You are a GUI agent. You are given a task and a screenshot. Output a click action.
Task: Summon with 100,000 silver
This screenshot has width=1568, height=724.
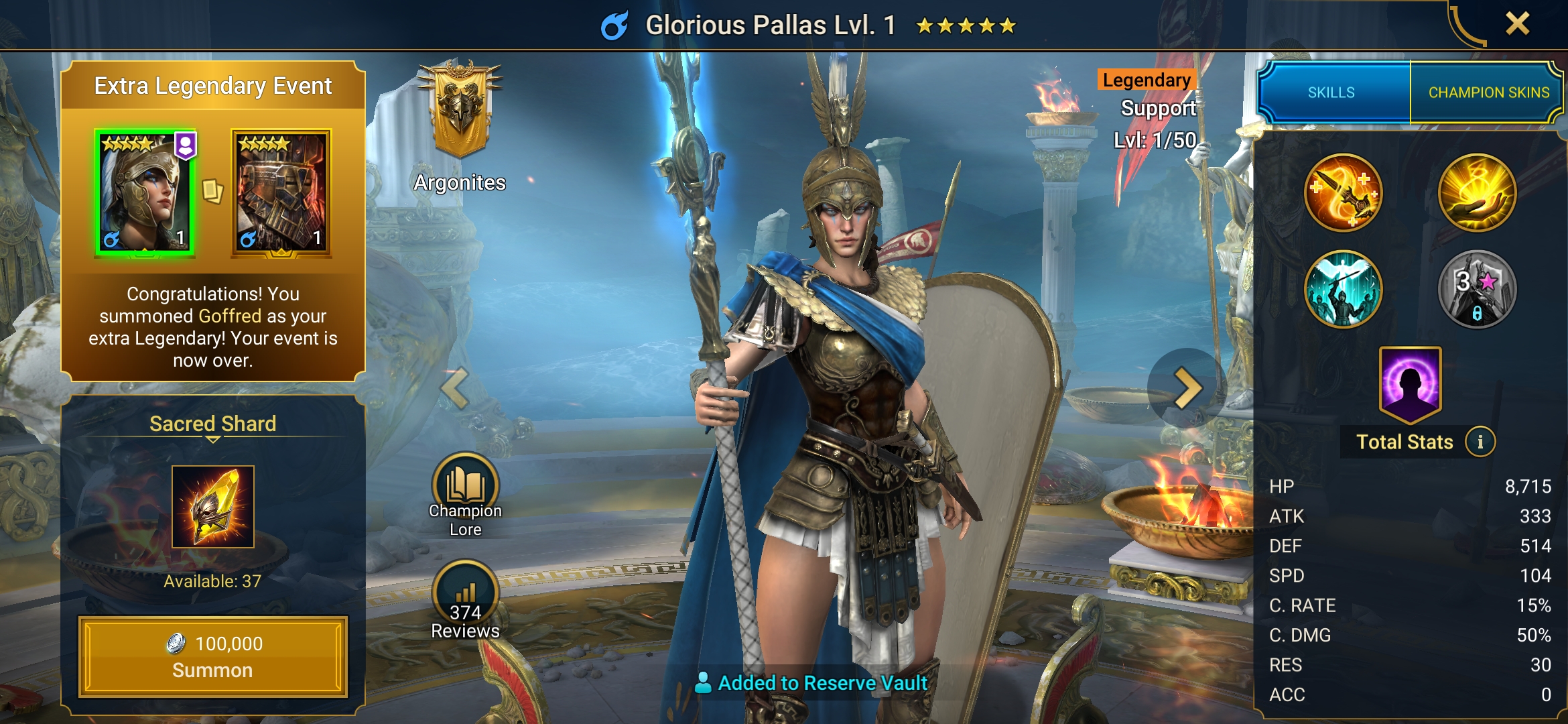tap(213, 657)
